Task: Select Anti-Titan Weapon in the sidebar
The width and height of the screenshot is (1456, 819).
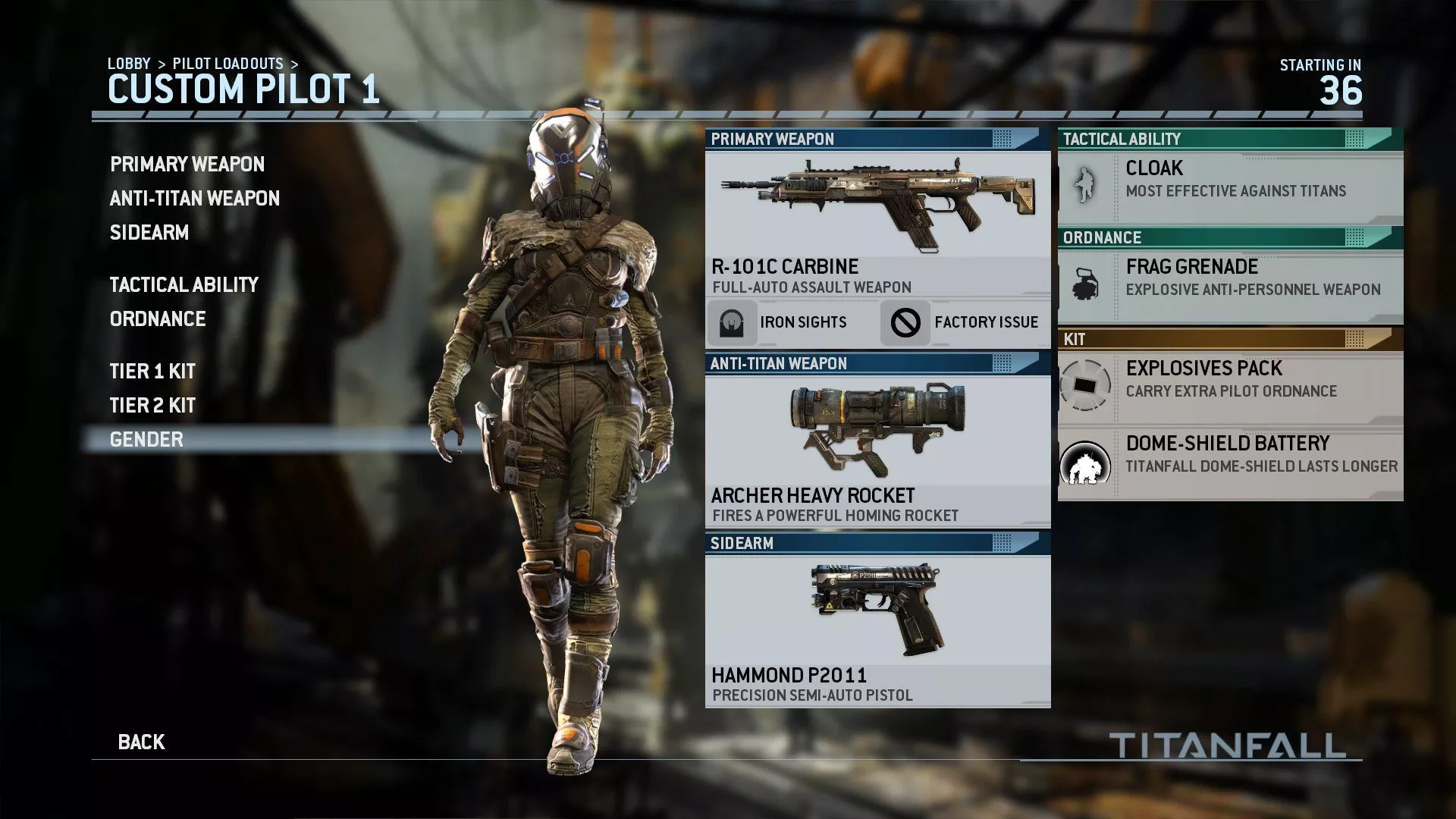Action: click(193, 198)
